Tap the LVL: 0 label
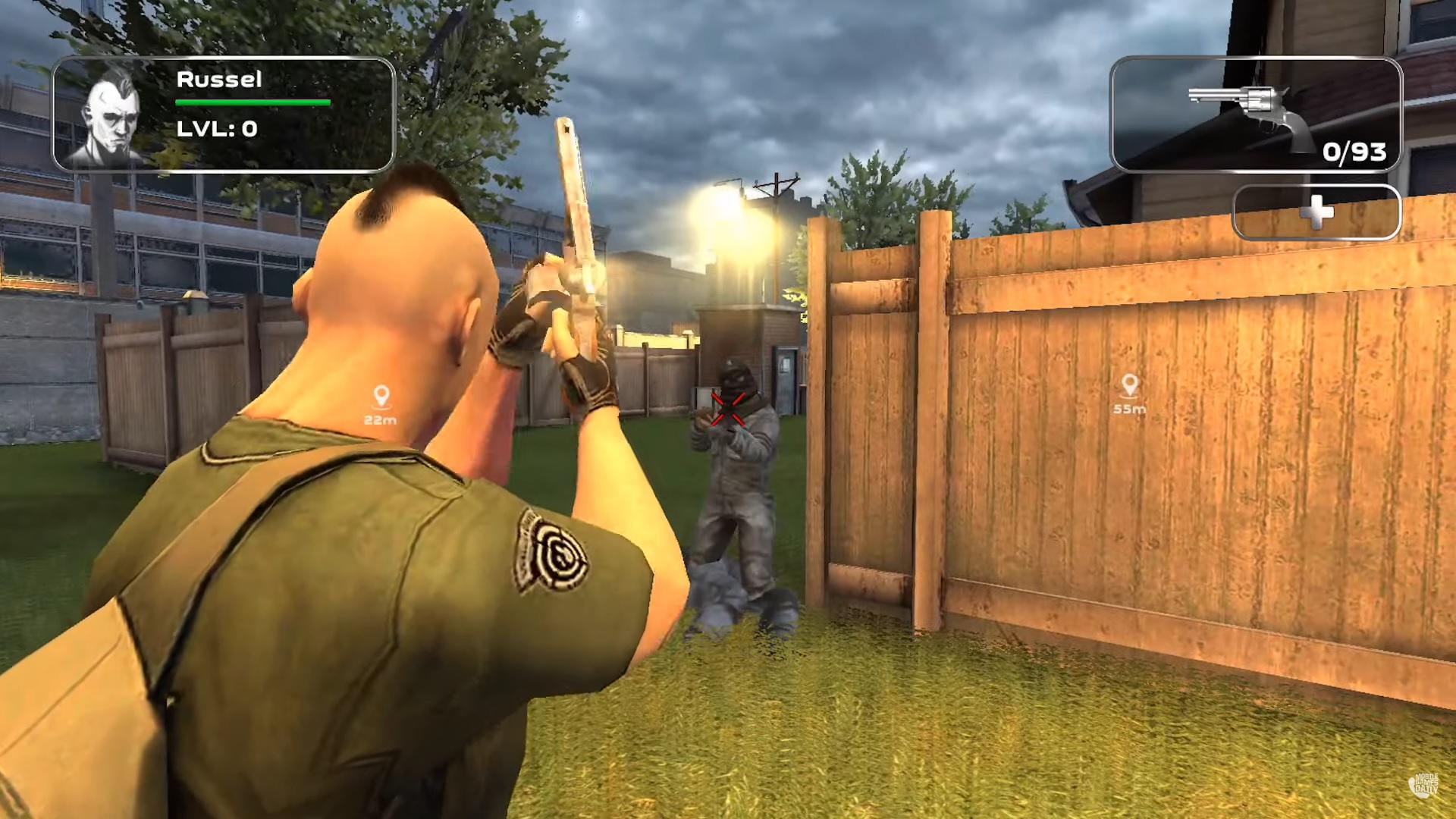Viewport: 1456px width, 819px height. (218, 128)
